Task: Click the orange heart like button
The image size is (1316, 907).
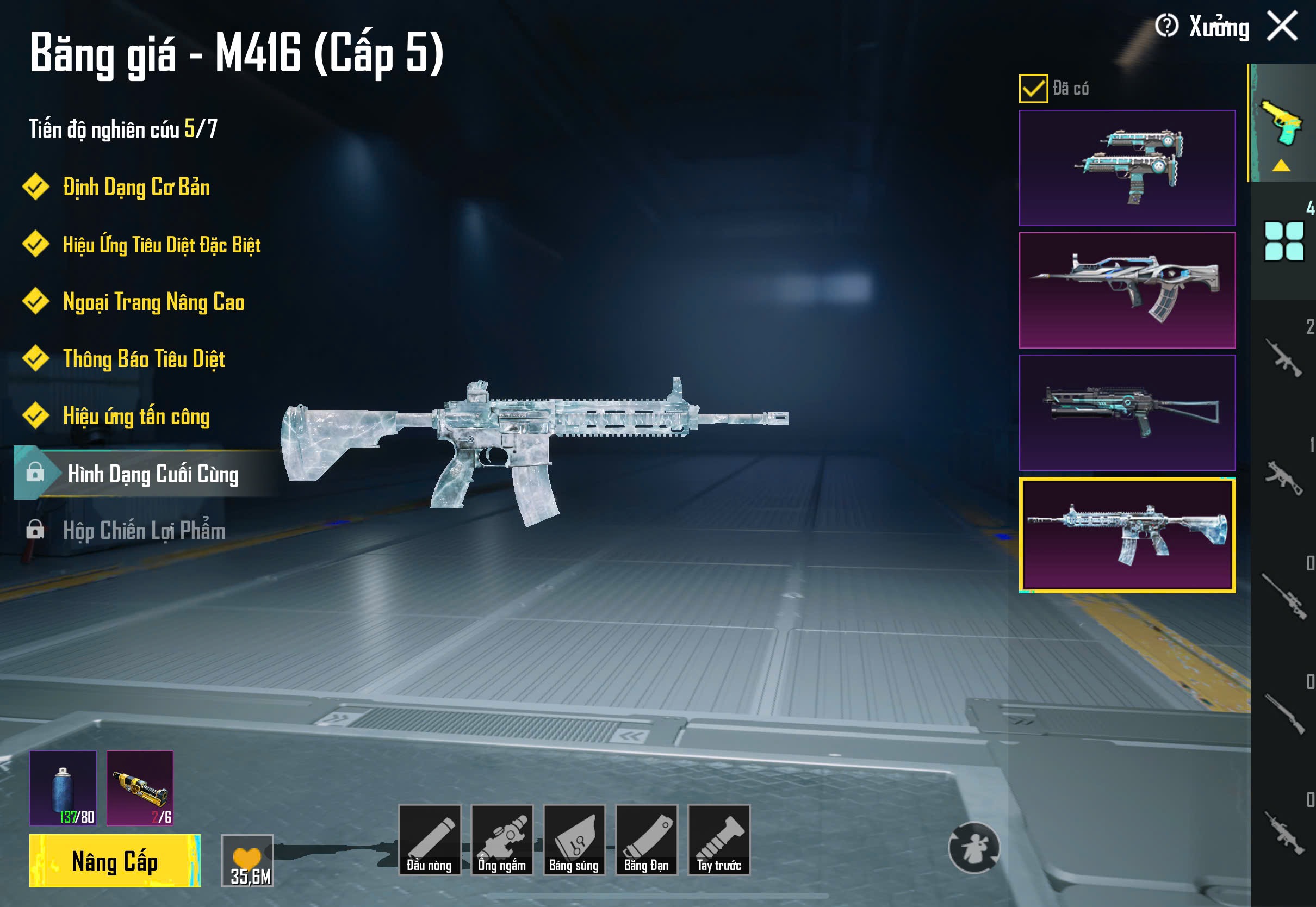Action: point(247,860)
